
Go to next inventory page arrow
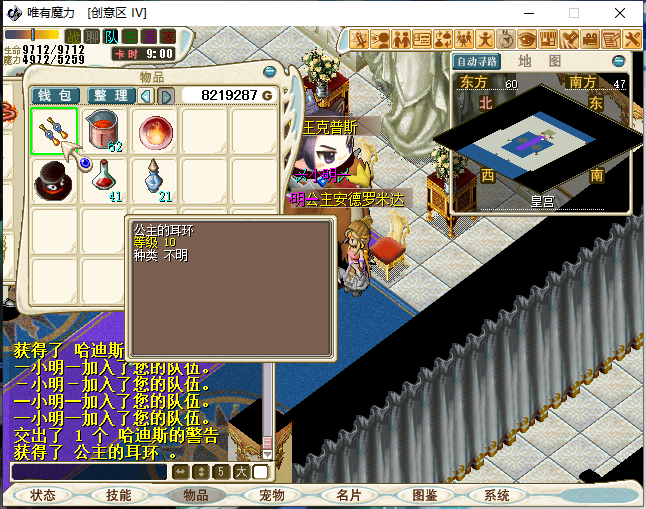coord(166,96)
